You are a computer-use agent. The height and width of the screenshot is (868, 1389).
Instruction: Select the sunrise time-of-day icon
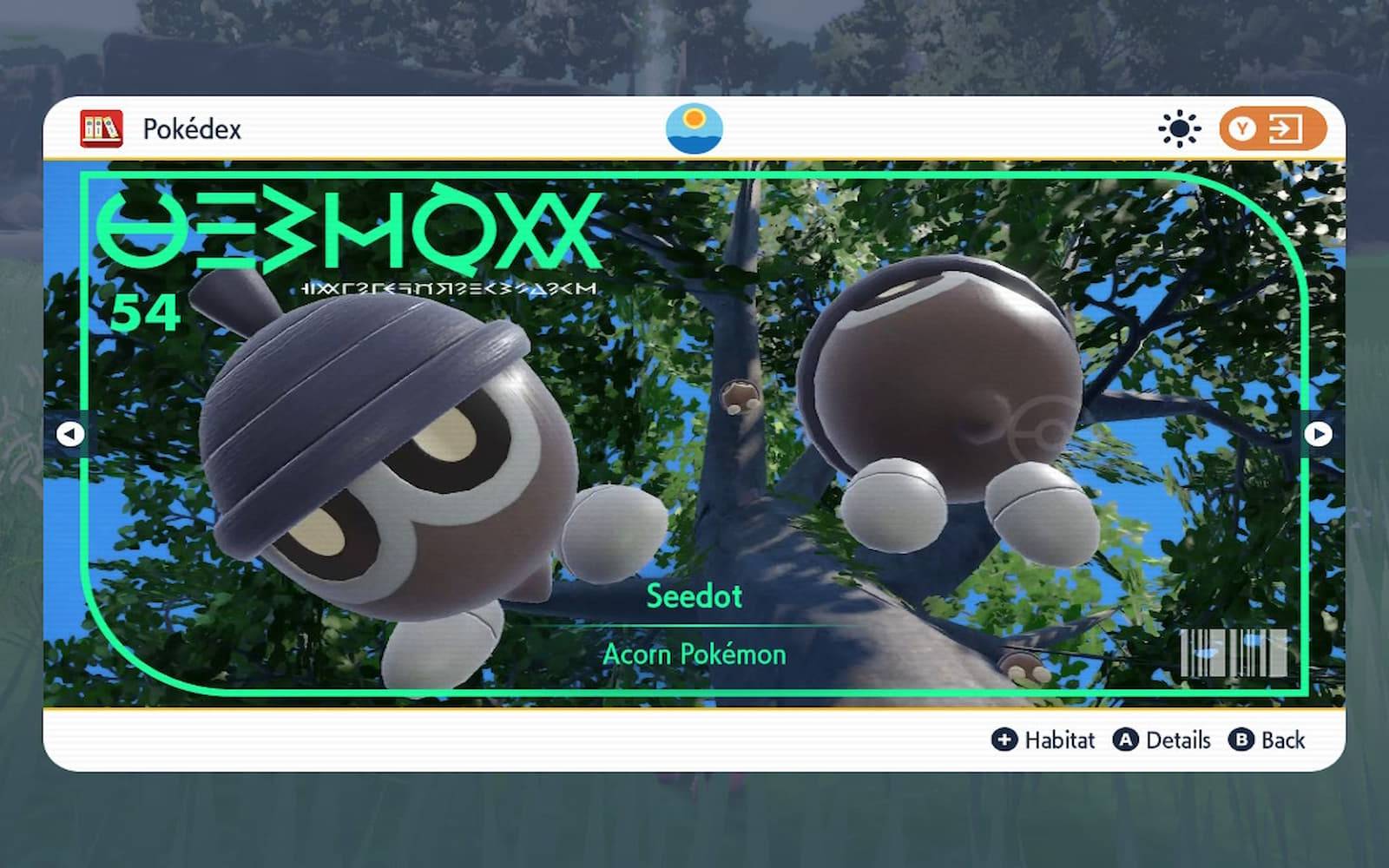694,128
